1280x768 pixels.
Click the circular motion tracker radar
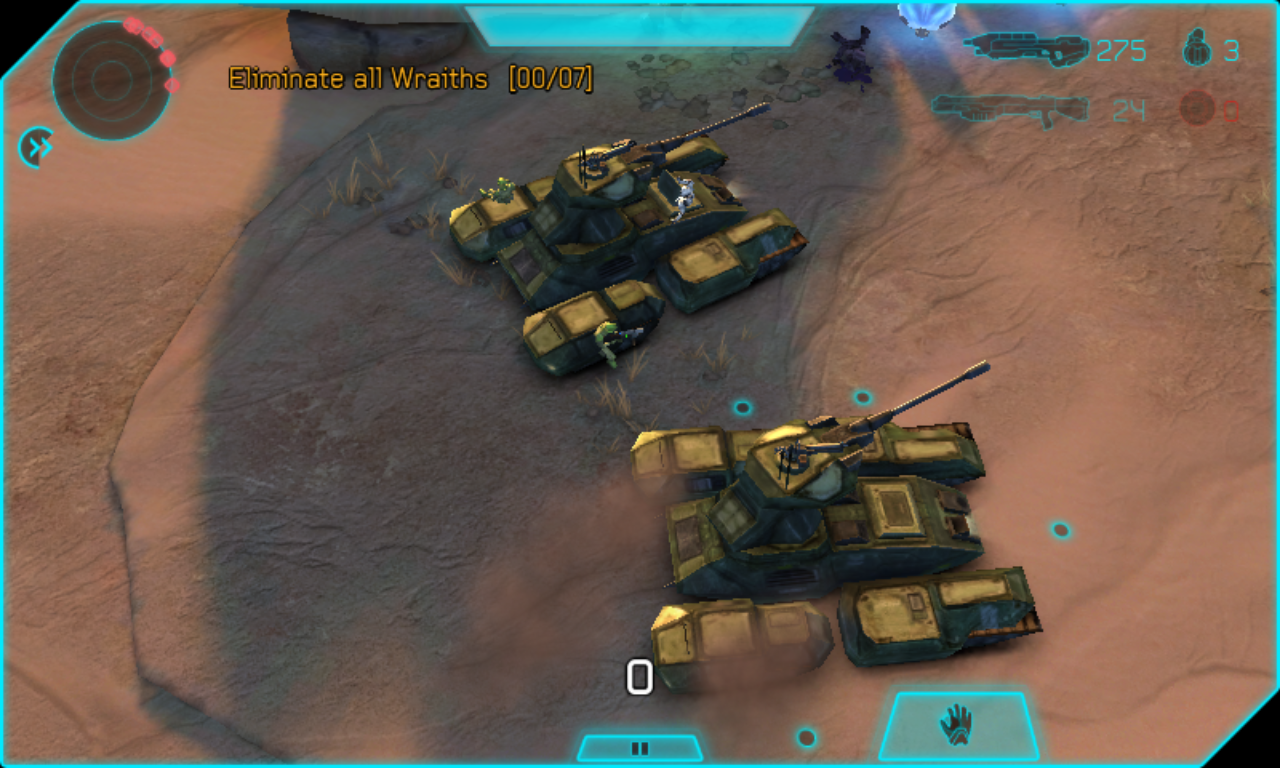tap(110, 79)
